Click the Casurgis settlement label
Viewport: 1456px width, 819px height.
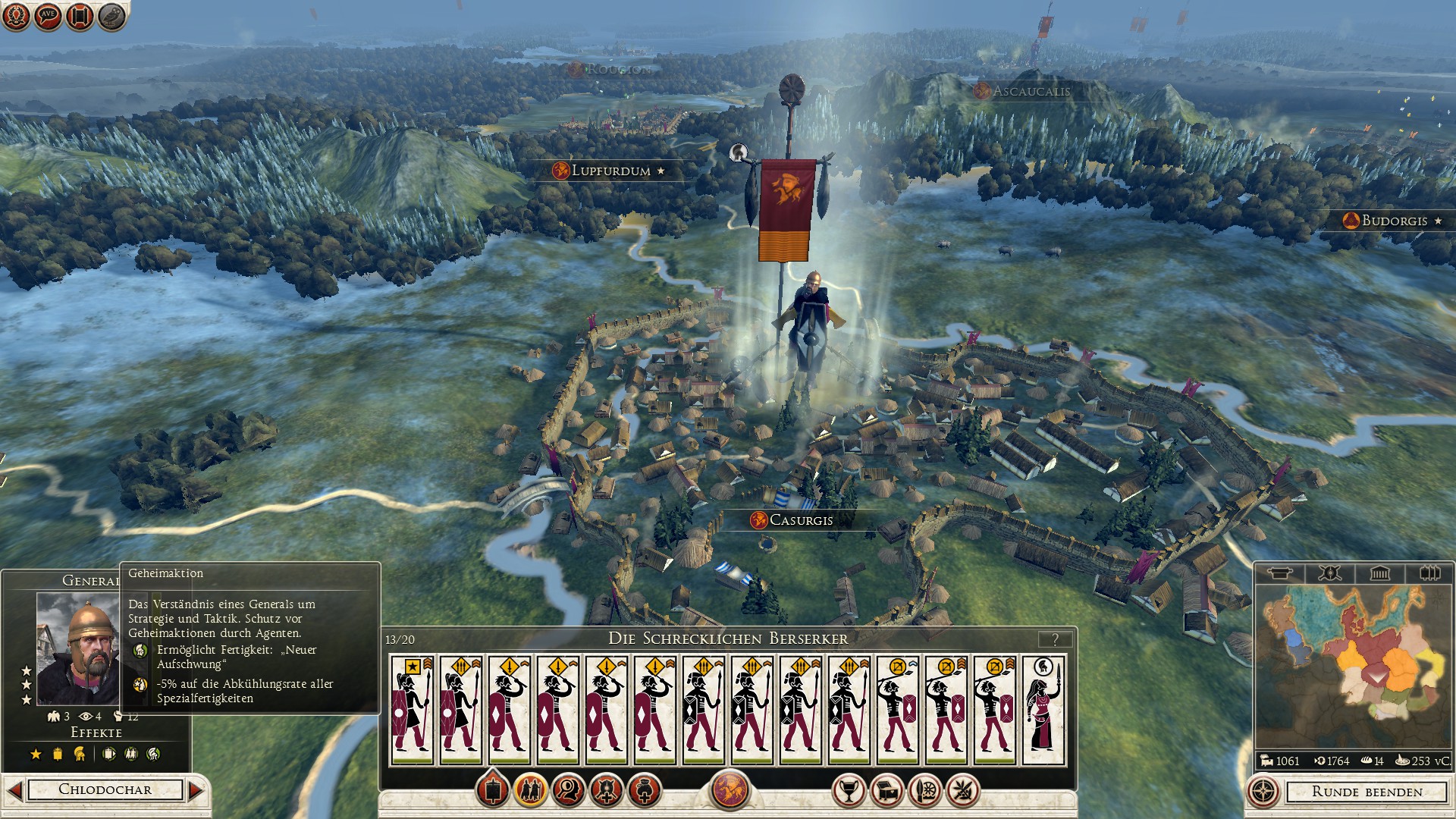(x=800, y=520)
